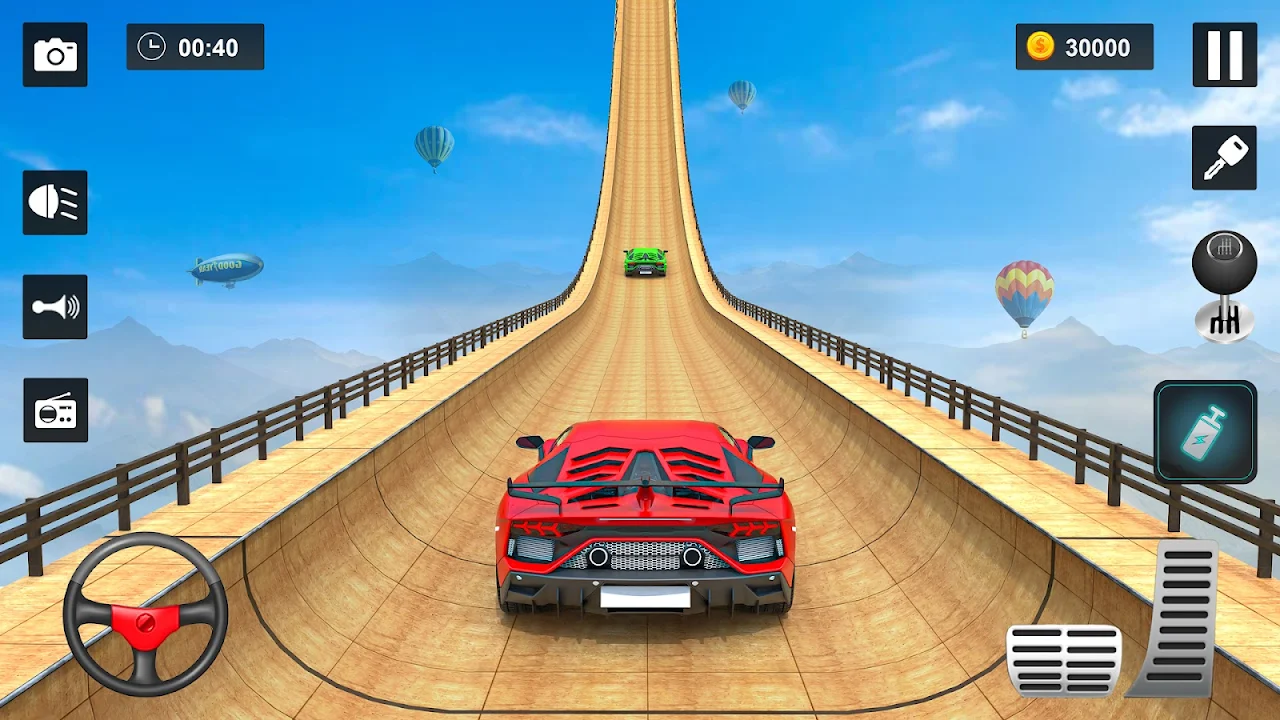
Task: Toggle the car headlights
Action: coord(55,202)
